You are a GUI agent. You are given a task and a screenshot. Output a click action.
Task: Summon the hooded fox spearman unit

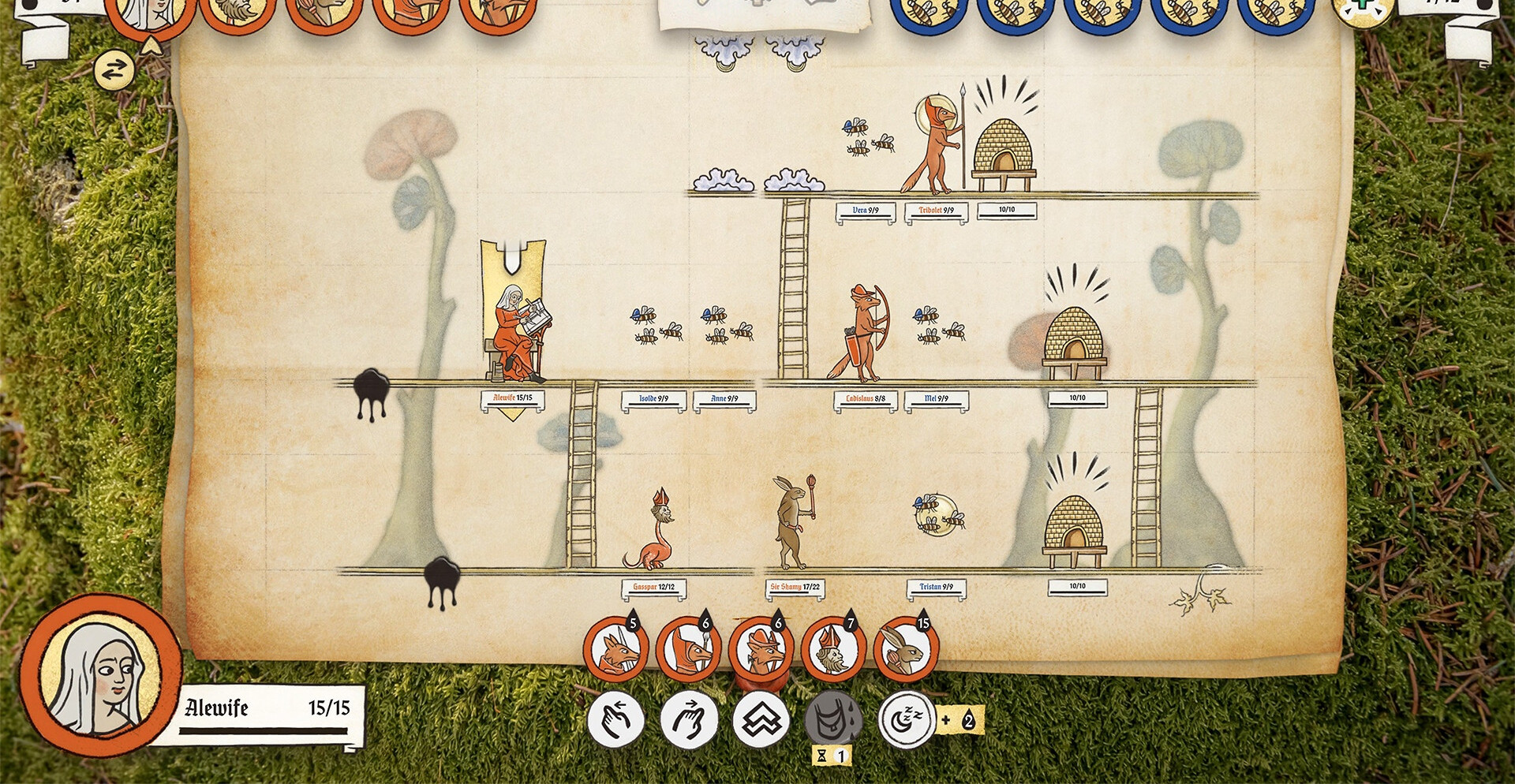689,651
